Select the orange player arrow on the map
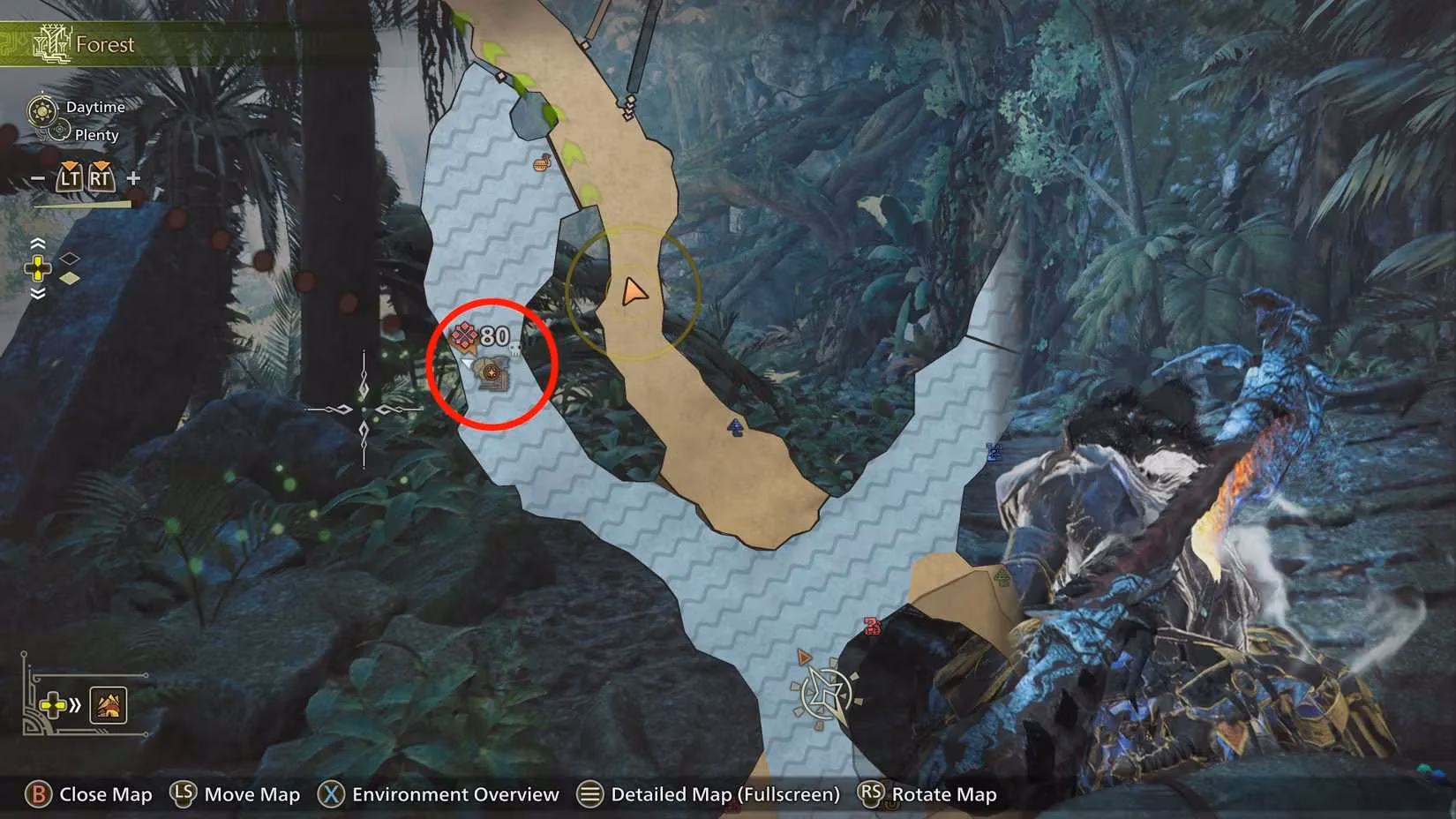The width and height of the screenshot is (1456, 819). click(633, 291)
